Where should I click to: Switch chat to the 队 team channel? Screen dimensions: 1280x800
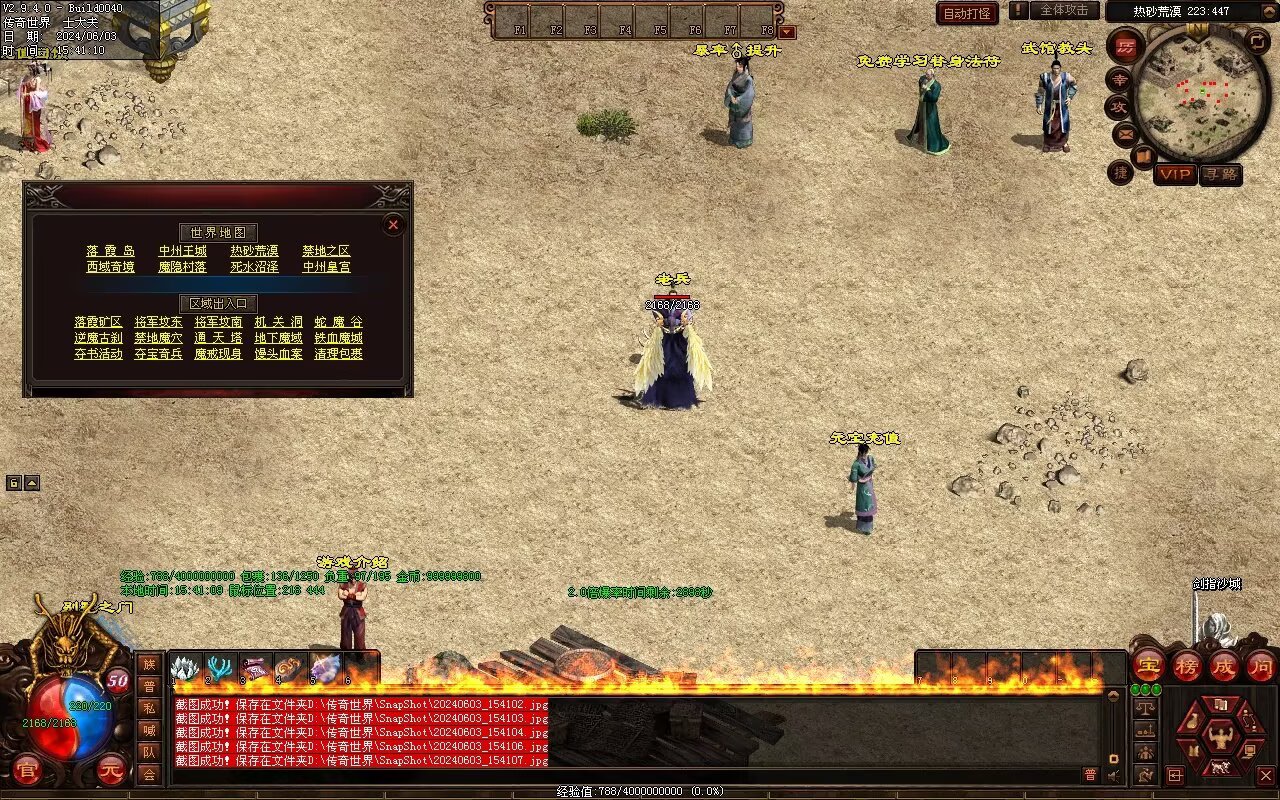(x=149, y=751)
